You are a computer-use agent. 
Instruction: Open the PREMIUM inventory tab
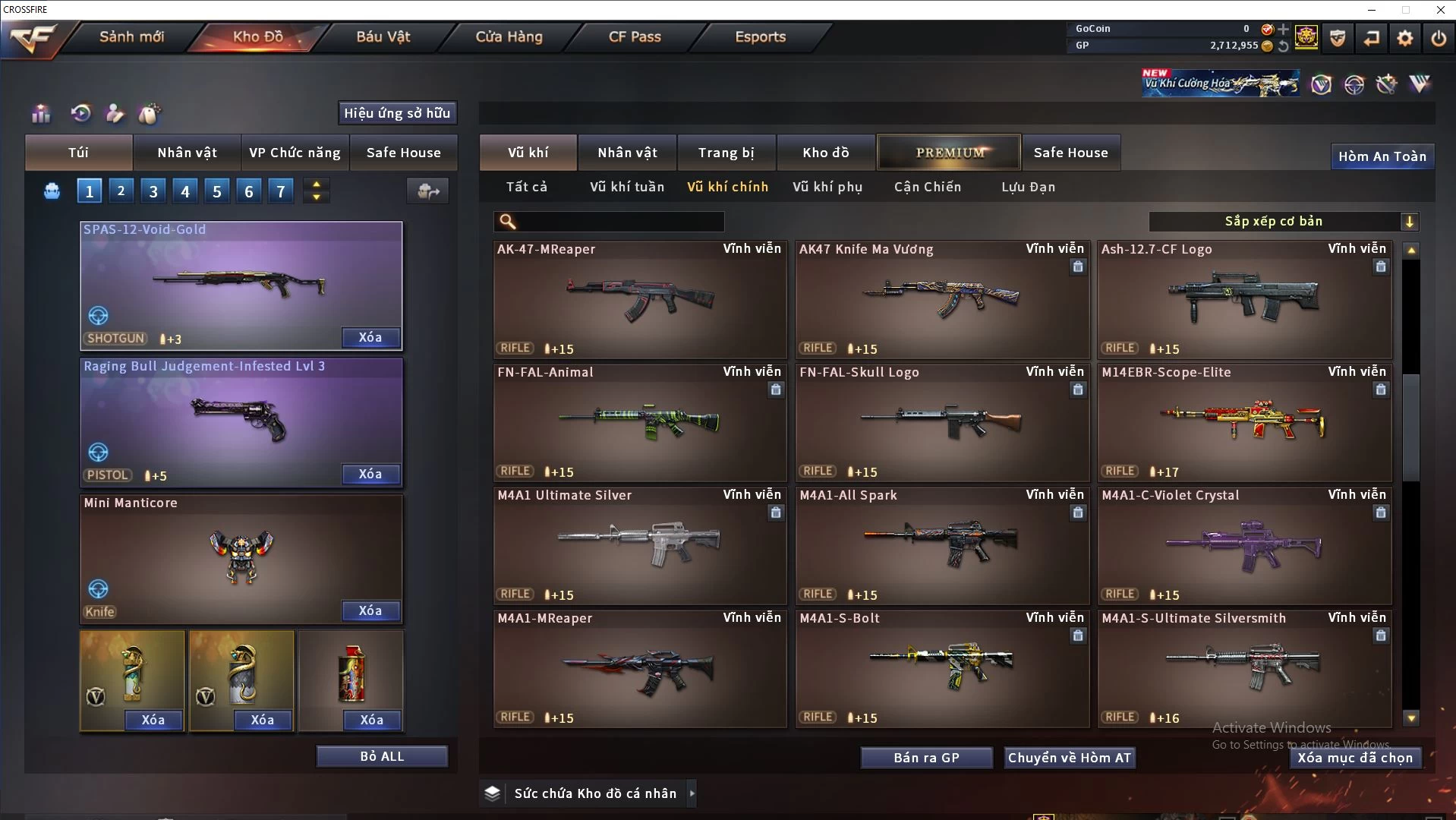click(x=950, y=153)
